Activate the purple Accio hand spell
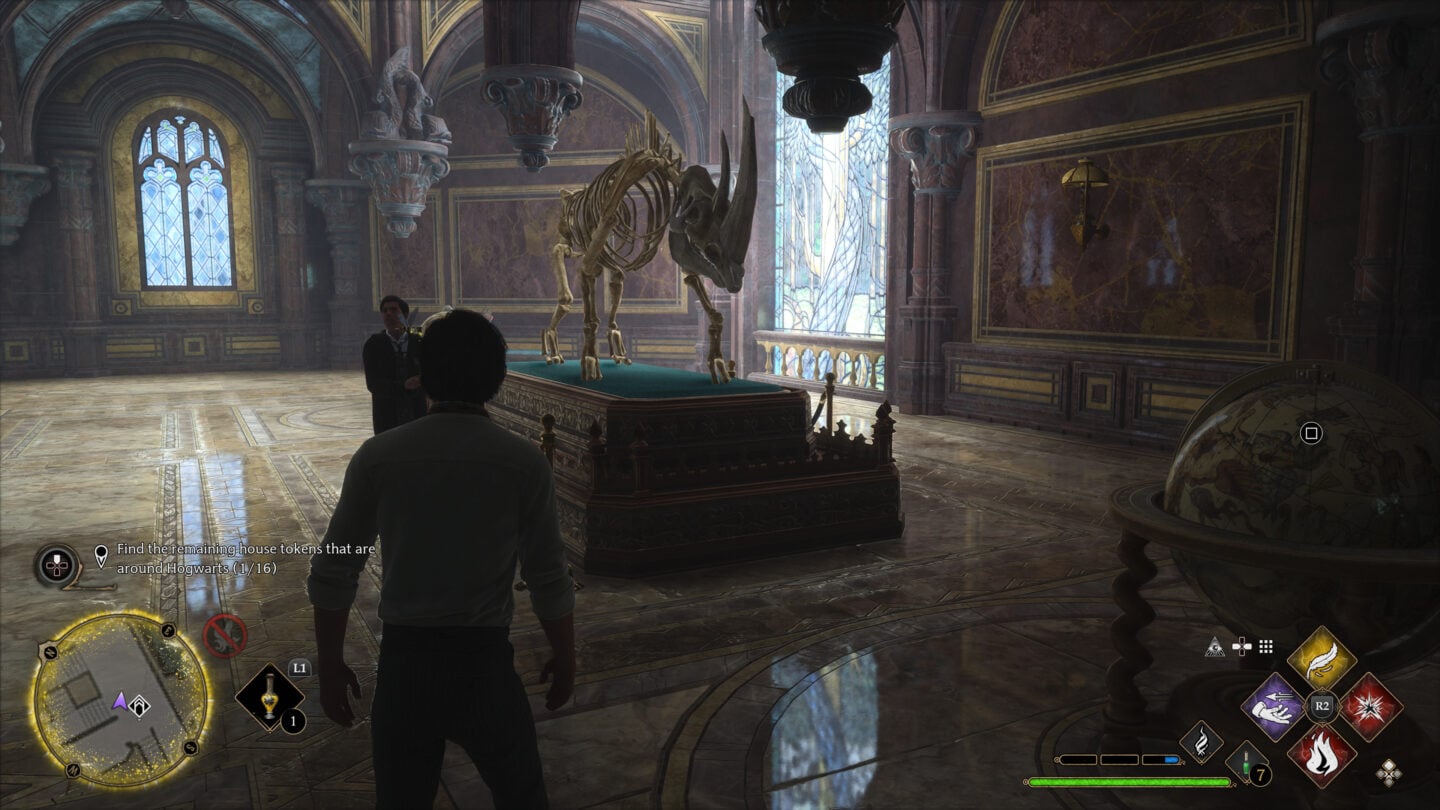1440x810 pixels. pos(1273,705)
